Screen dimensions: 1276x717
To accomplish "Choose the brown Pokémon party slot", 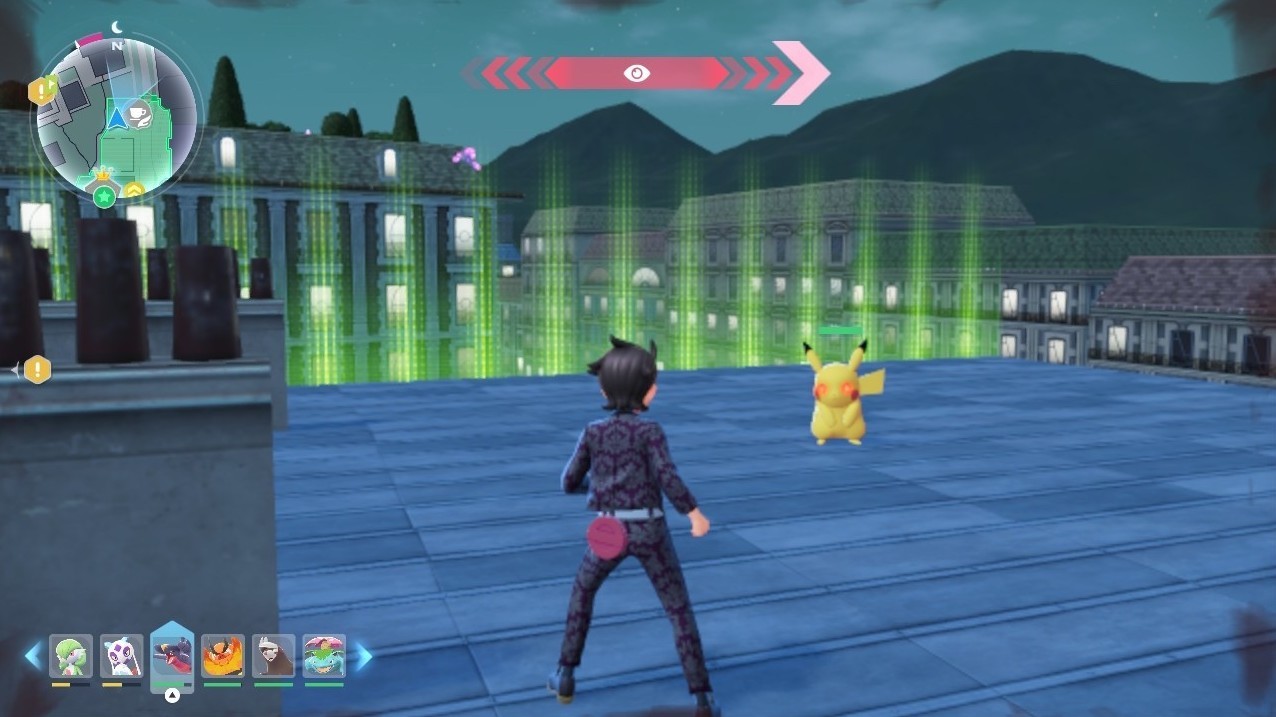I will [273, 656].
